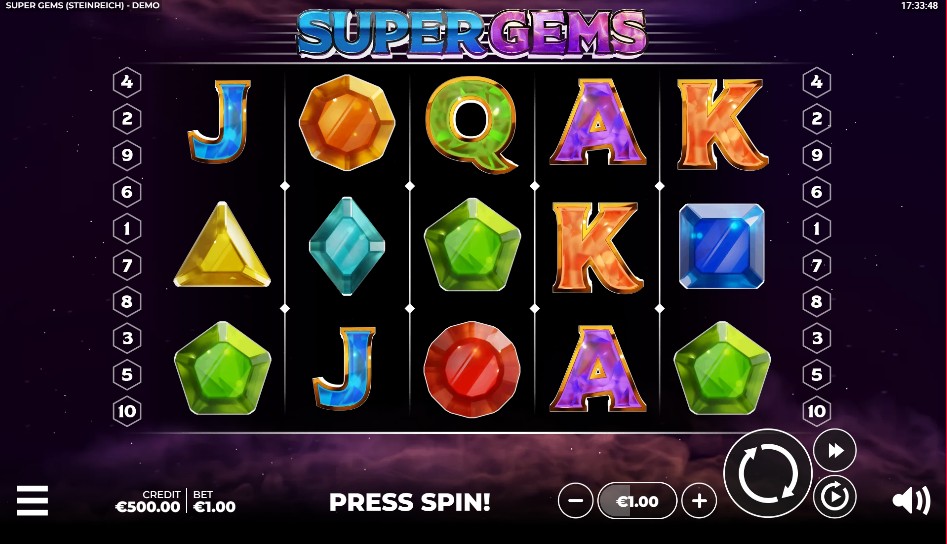The image size is (947, 544).
Task: Toggle fast-forward turbo spin mode
Action: point(834,450)
